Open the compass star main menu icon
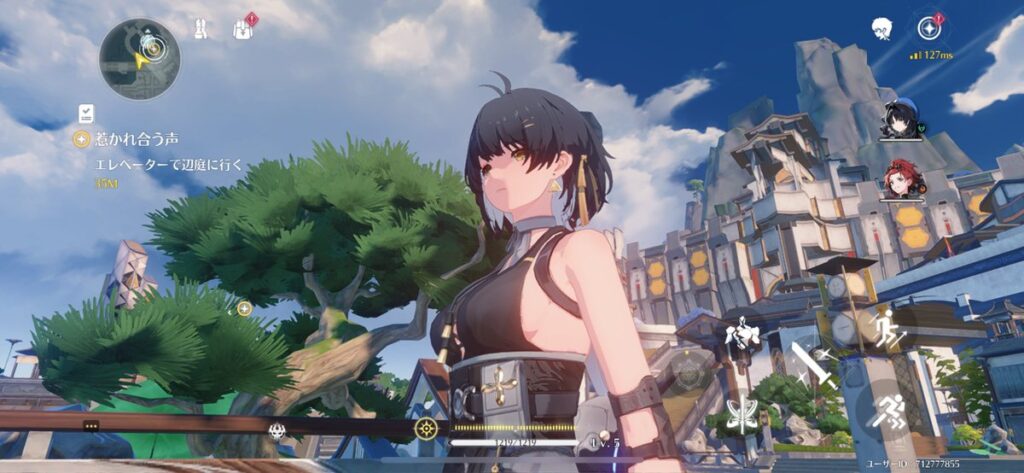This screenshot has width=1024, height=473. pyautogui.click(x=931, y=27)
